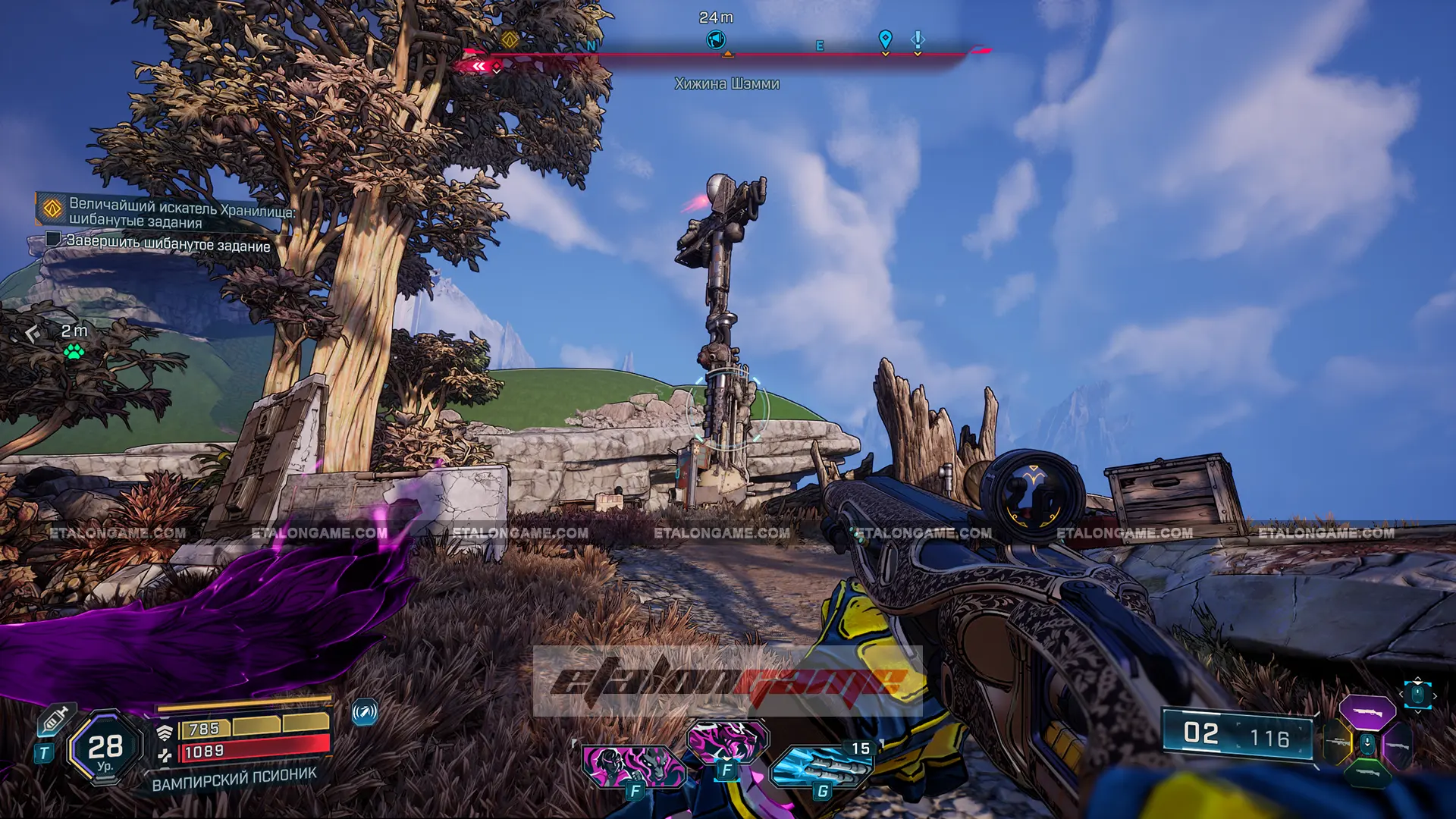Click the exclamation mark compass marker
The image size is (1456, 819).
coord(918,39)
